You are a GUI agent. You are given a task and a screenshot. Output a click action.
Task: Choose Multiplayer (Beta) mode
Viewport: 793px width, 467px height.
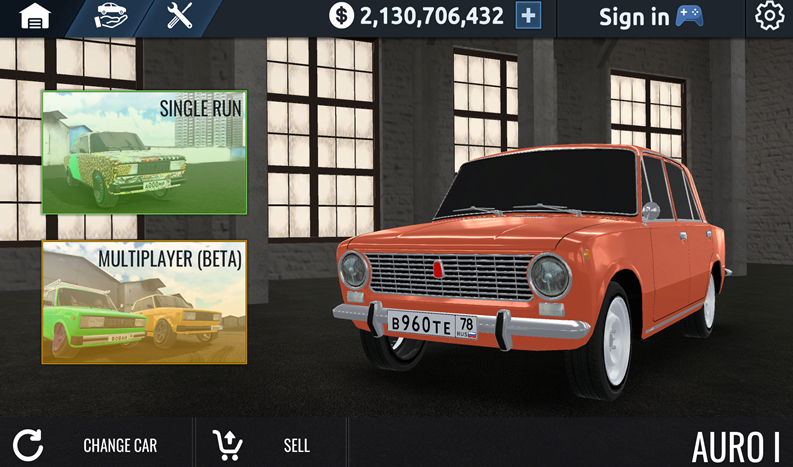pyautogui.click(x=144, y=302)
